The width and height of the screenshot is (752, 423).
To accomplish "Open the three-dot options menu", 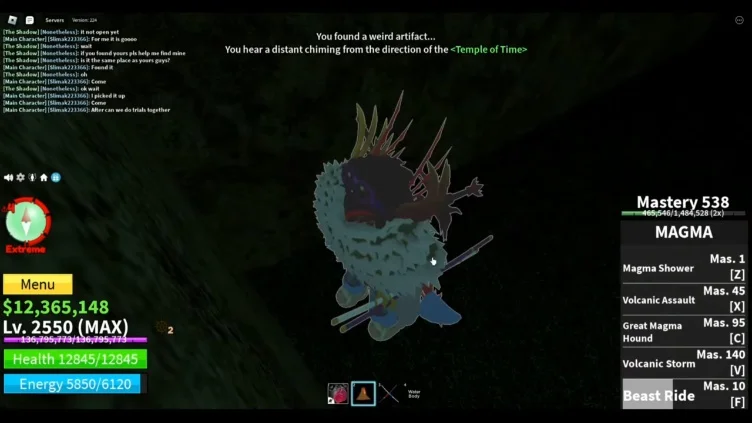I will (x=739, y=19).
